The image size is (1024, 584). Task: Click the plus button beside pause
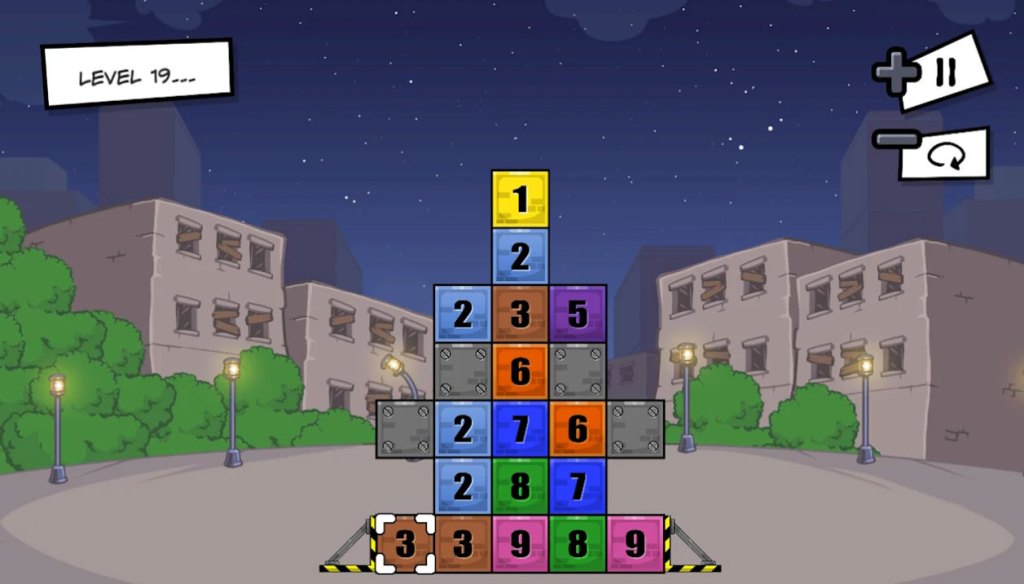[x=895, y=74]
